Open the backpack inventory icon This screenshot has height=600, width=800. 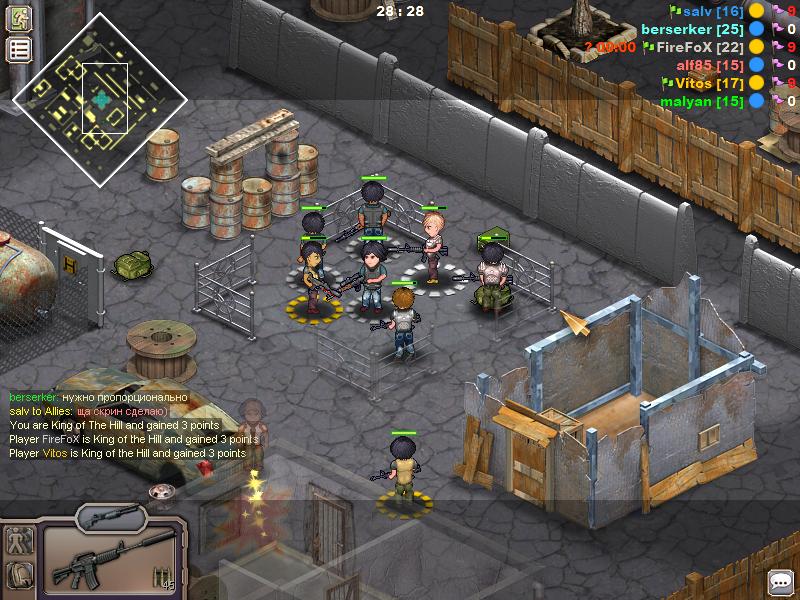click(x=20, y=575)
